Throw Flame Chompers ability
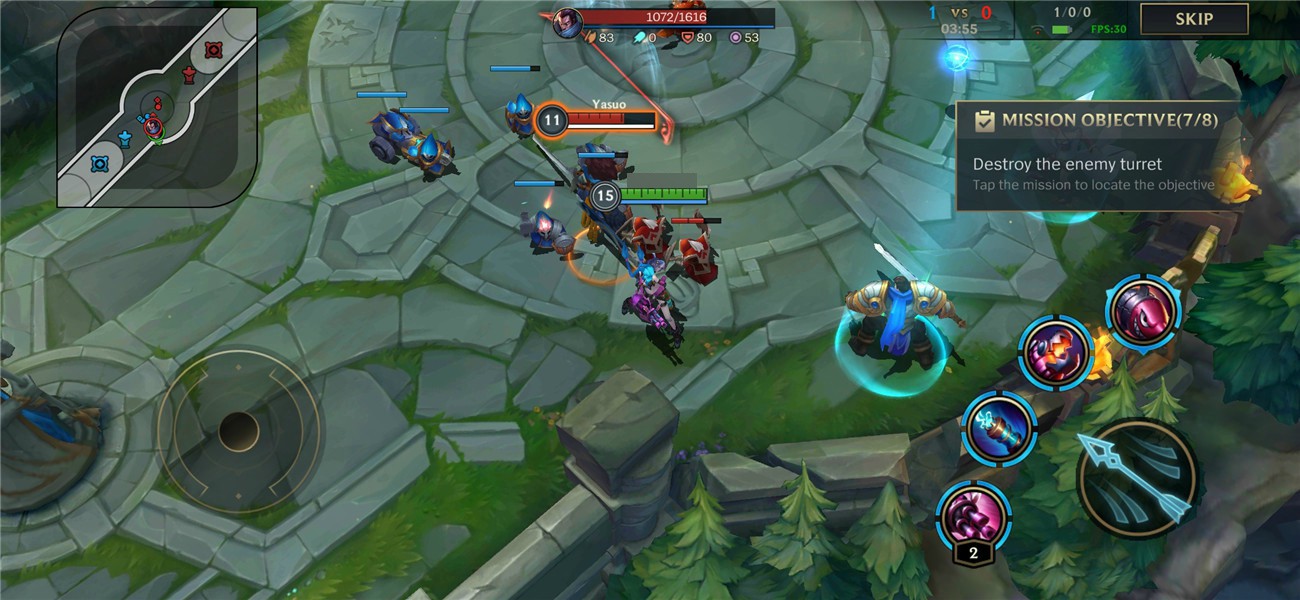1300x600 pixels. [1055, 352]
